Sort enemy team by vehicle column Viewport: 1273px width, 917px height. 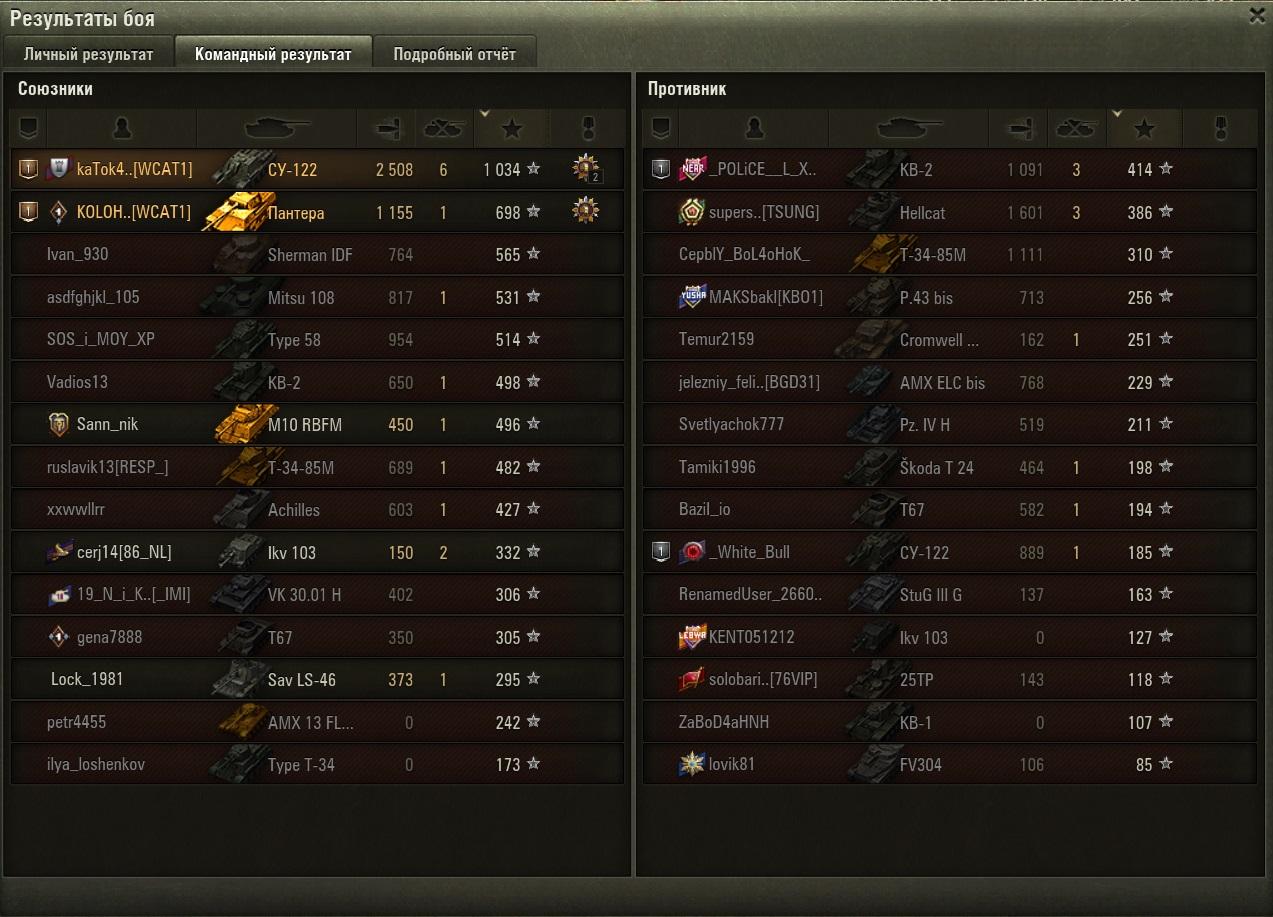[x=908, y=128]
